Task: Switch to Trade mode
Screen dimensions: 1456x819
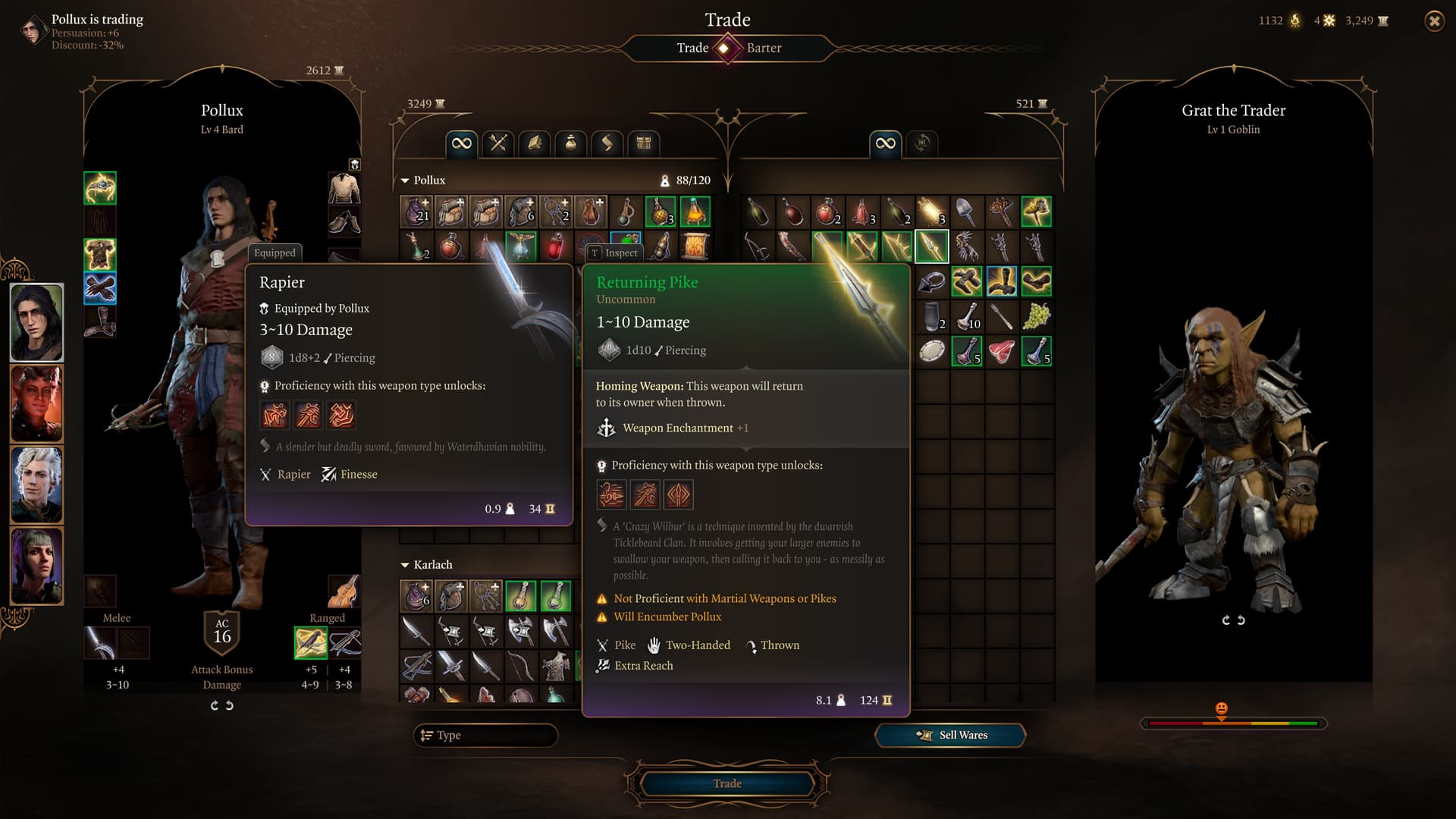Action: click(x=692, y=48)
